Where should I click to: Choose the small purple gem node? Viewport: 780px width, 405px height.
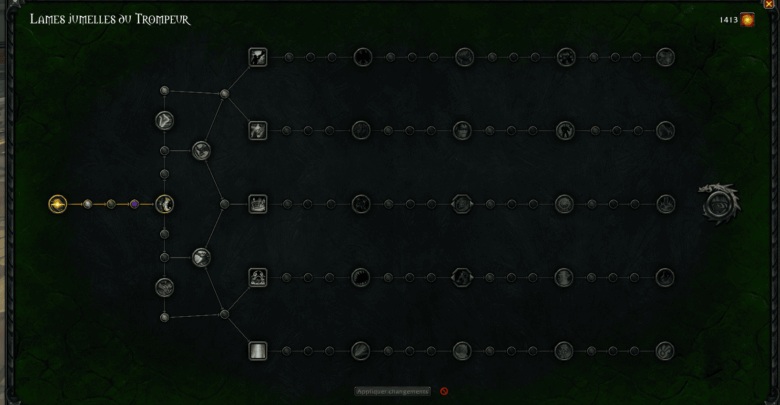[135, 204]
